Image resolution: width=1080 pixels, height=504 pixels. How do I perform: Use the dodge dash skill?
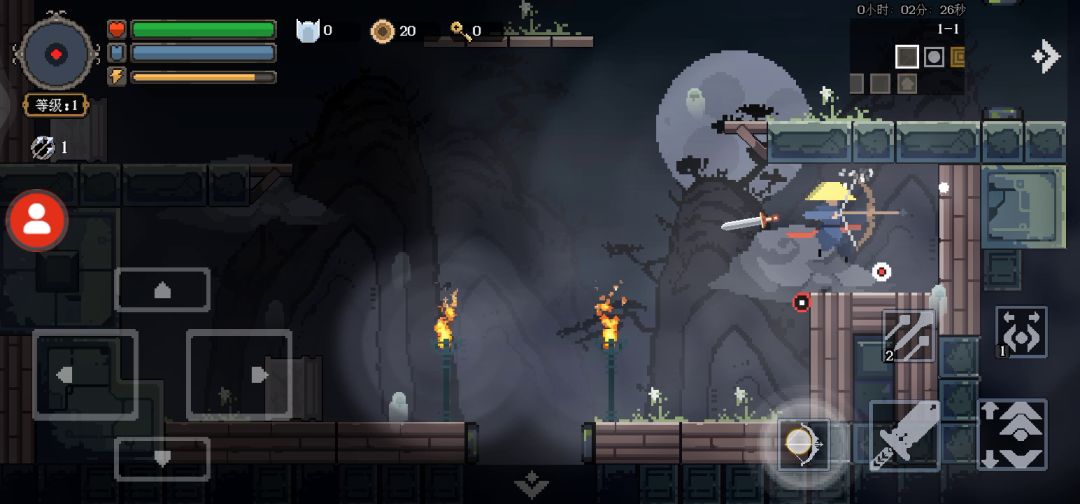[x=1021, y=333]
